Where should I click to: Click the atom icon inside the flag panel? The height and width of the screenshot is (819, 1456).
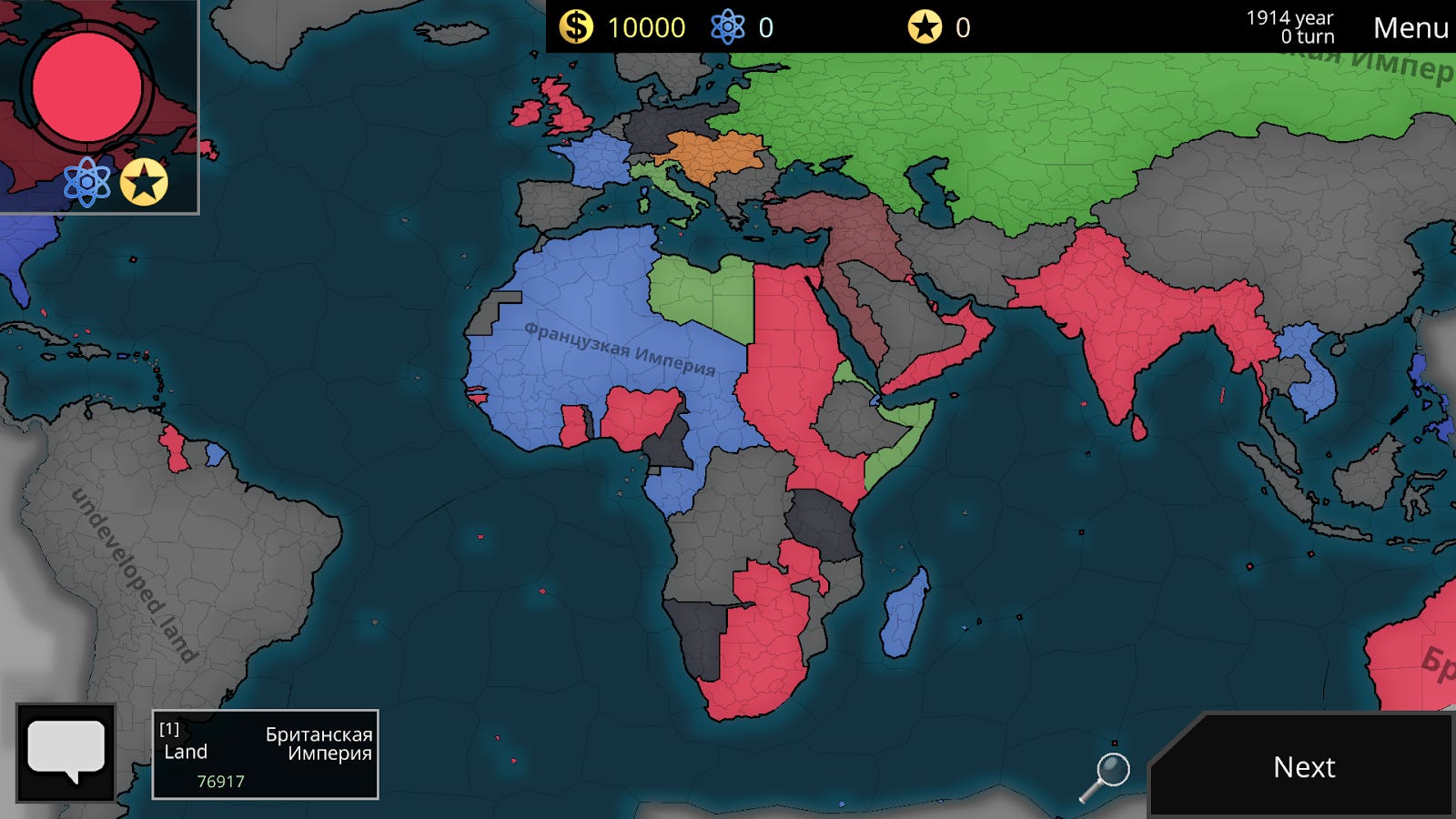87,179
